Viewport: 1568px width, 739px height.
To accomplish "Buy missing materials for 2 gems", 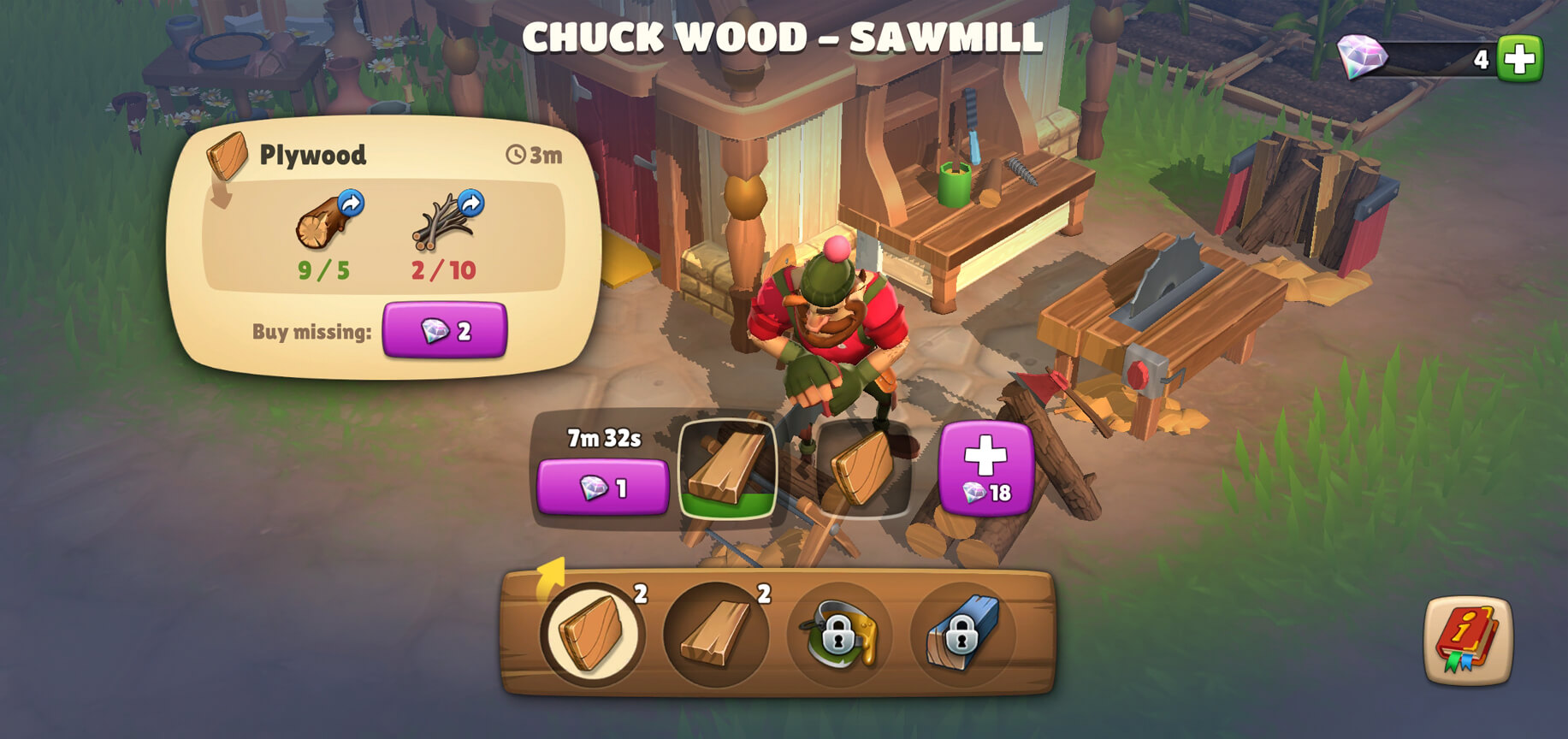I will tap(444, 330).
